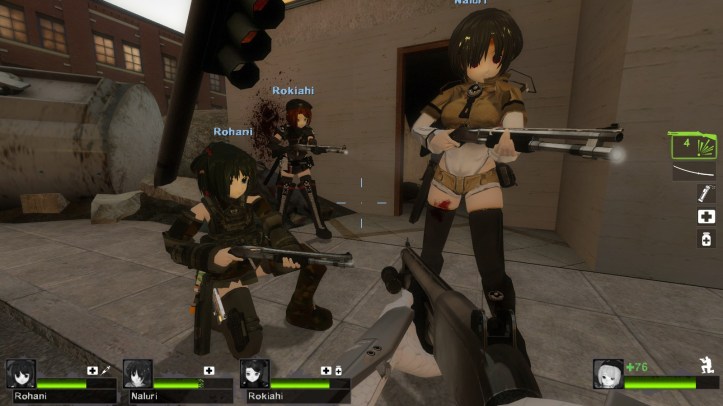723x406 pixels.
Task: Click your own character portrait
Action: click(607, 373)
